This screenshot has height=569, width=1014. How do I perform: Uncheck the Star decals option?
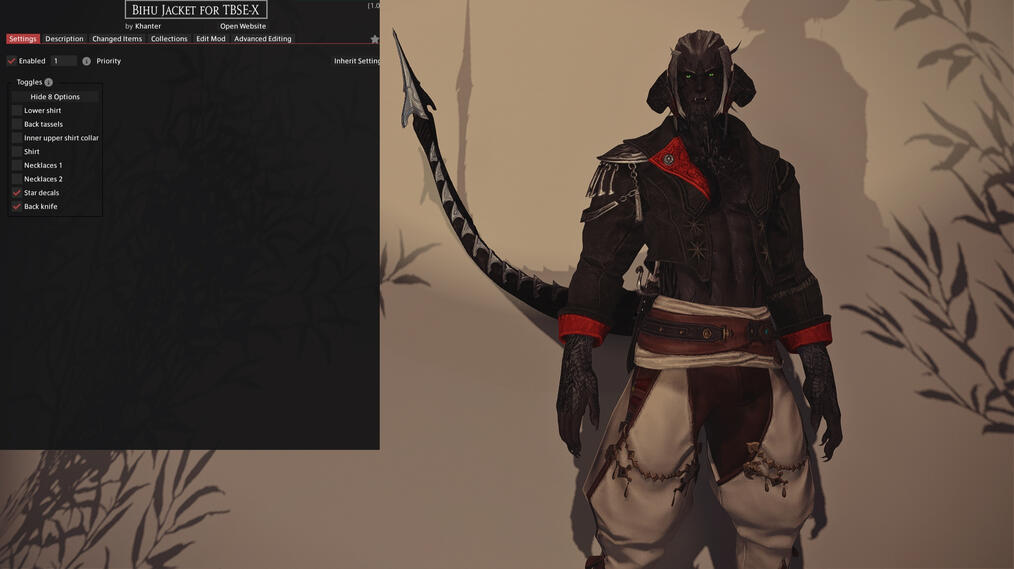tap(17, 193)
